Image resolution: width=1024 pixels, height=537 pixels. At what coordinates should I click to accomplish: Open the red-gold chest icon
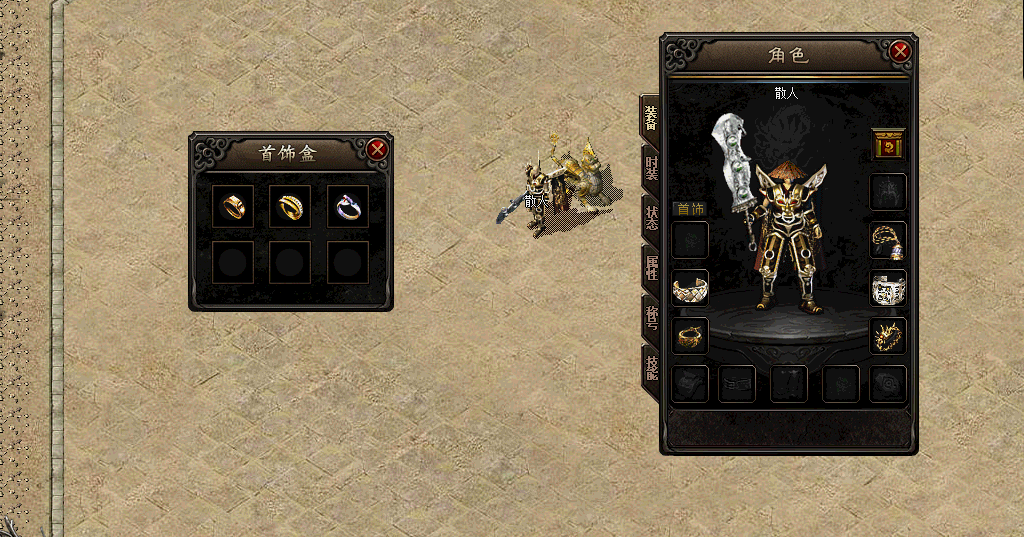click(887, 146)
